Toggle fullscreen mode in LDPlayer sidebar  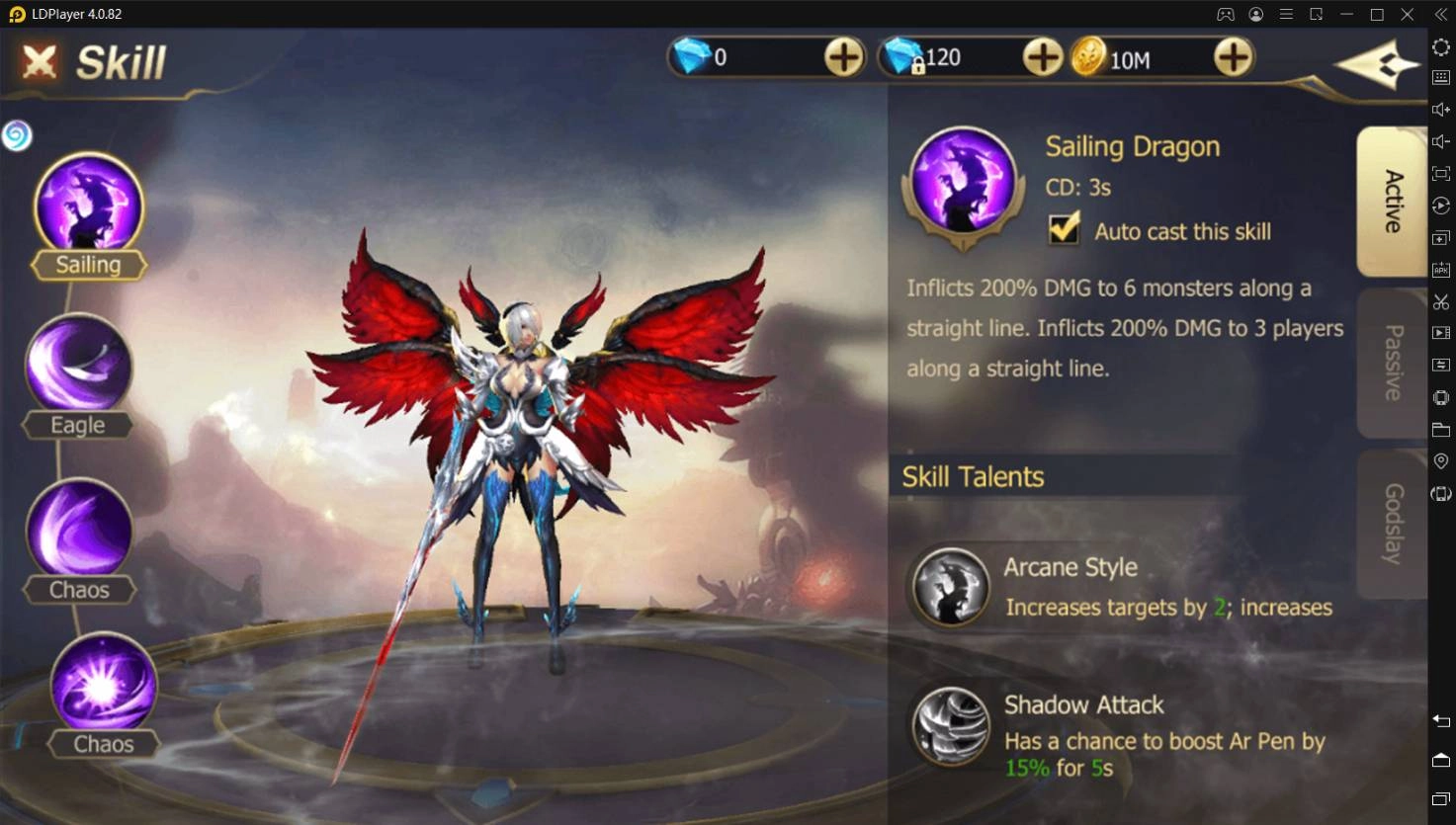tap(1440, 172)
